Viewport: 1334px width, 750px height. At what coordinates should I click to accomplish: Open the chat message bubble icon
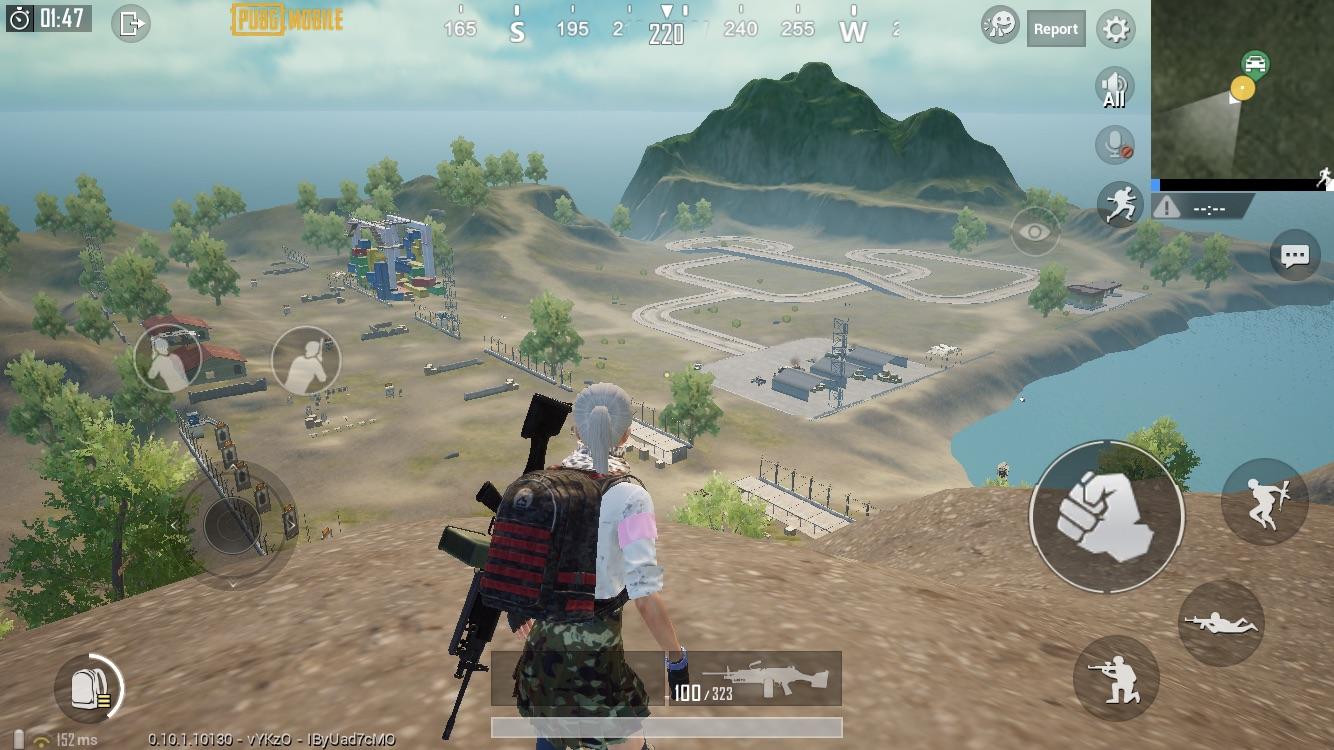pos(1294,256)
